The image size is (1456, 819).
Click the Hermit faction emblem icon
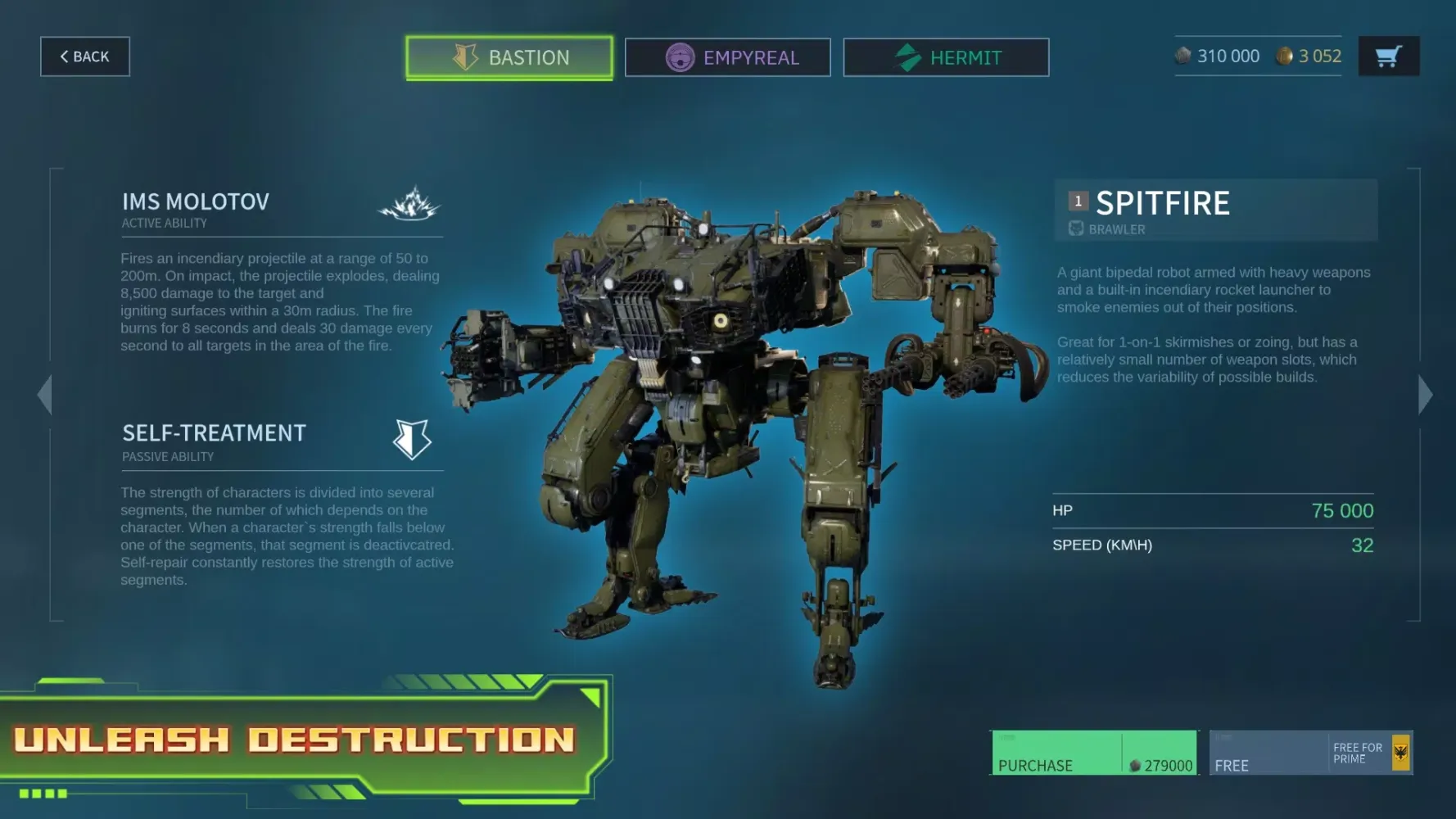coord(908,57)
